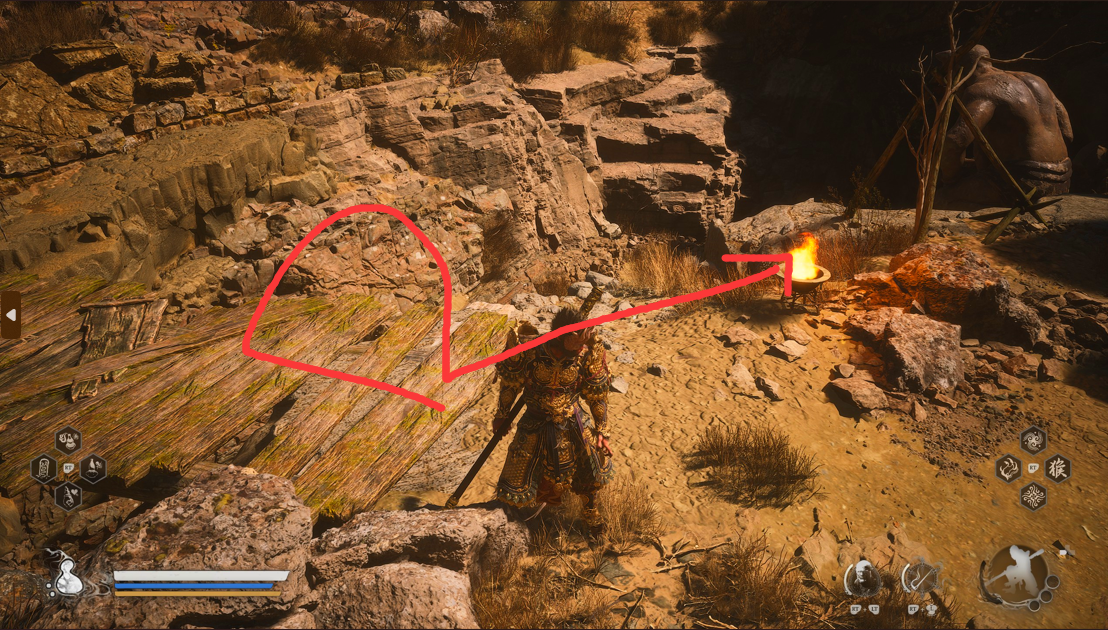Select the healing gourd icon

[x=67, y=578]
